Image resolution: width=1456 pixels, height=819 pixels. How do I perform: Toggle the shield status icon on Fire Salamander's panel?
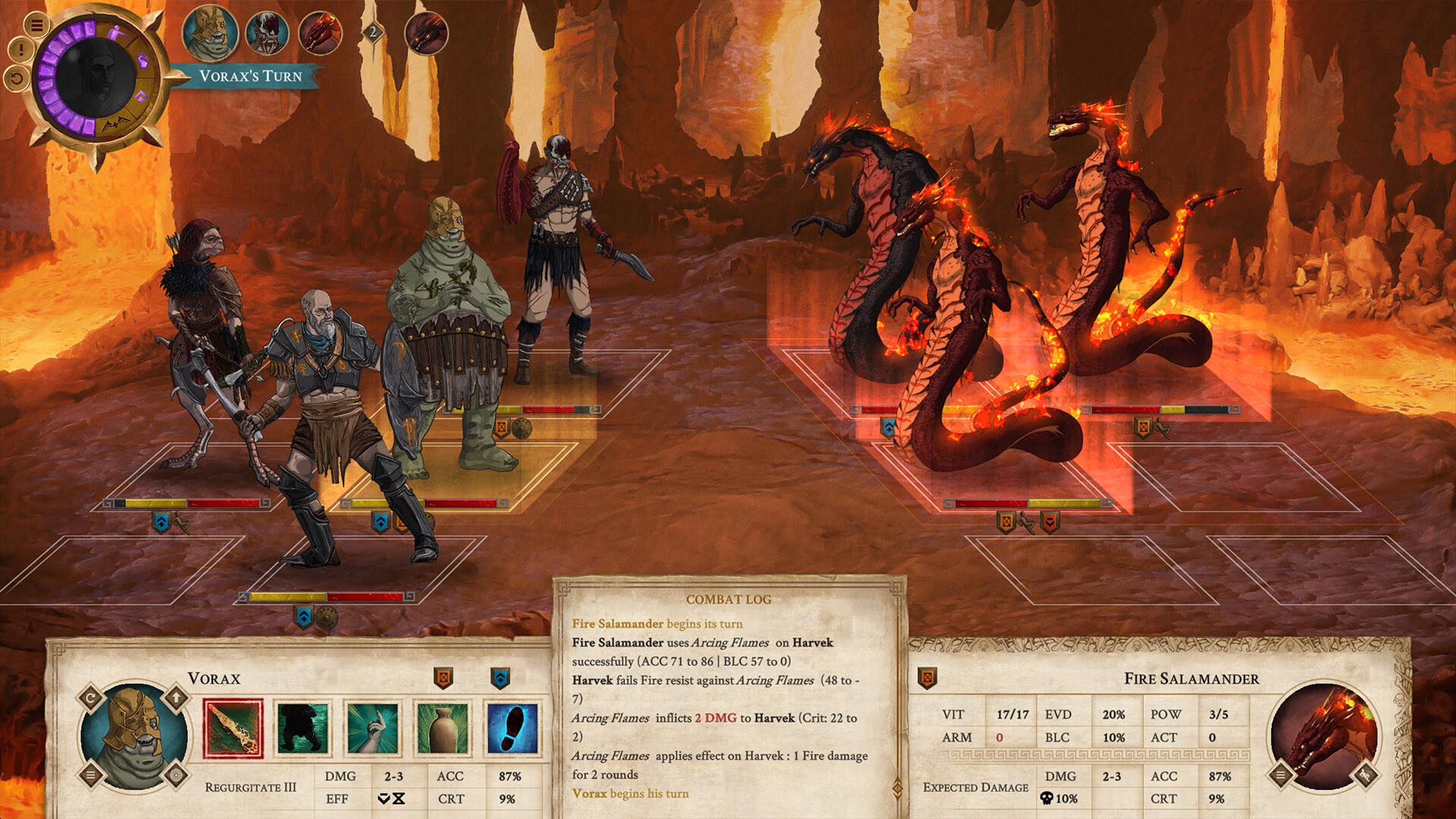click(x=926, y=678)
